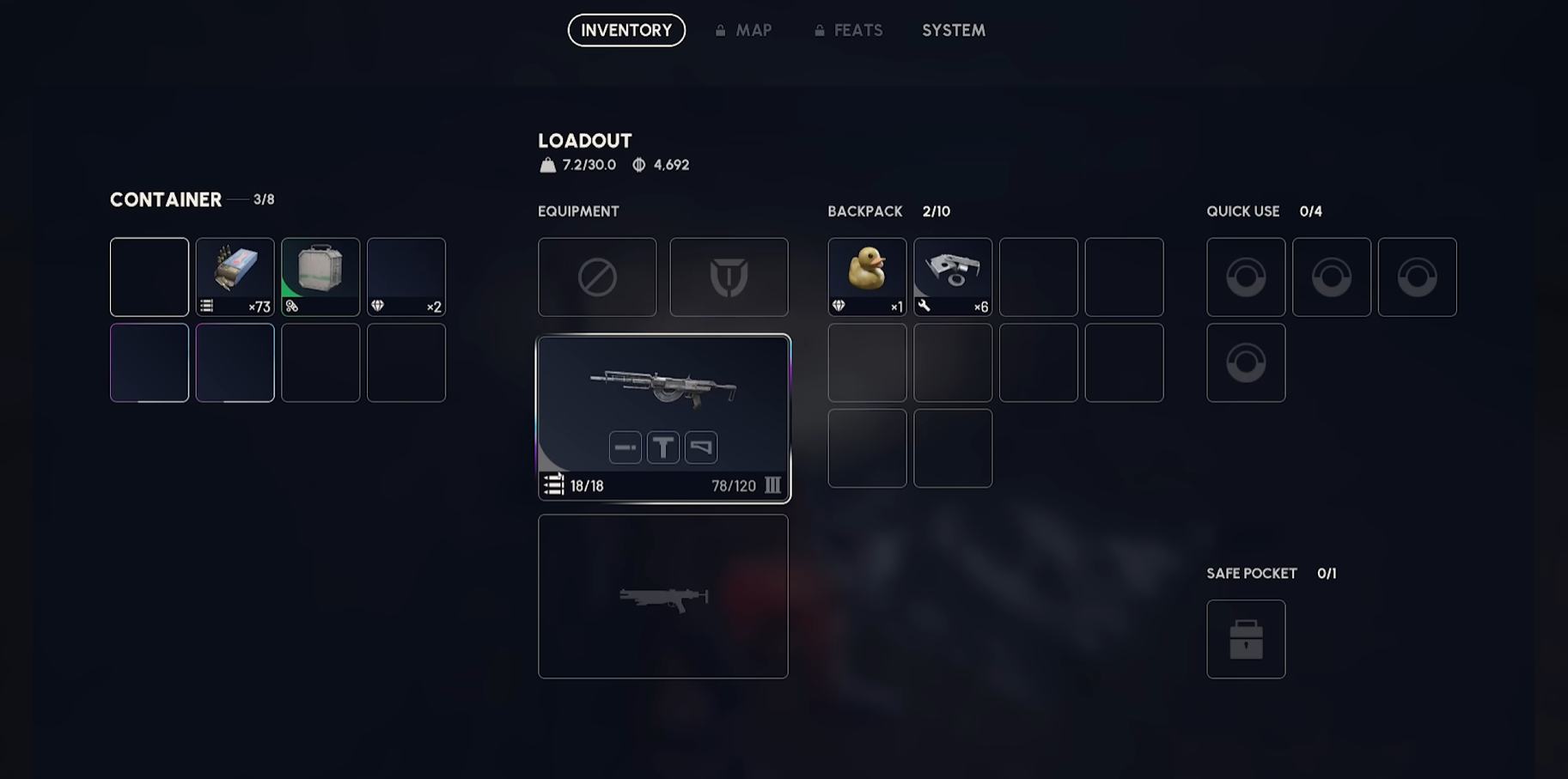
Task: Select the rifle's muzzle attachment slot
Action: [x=625, y=447]
